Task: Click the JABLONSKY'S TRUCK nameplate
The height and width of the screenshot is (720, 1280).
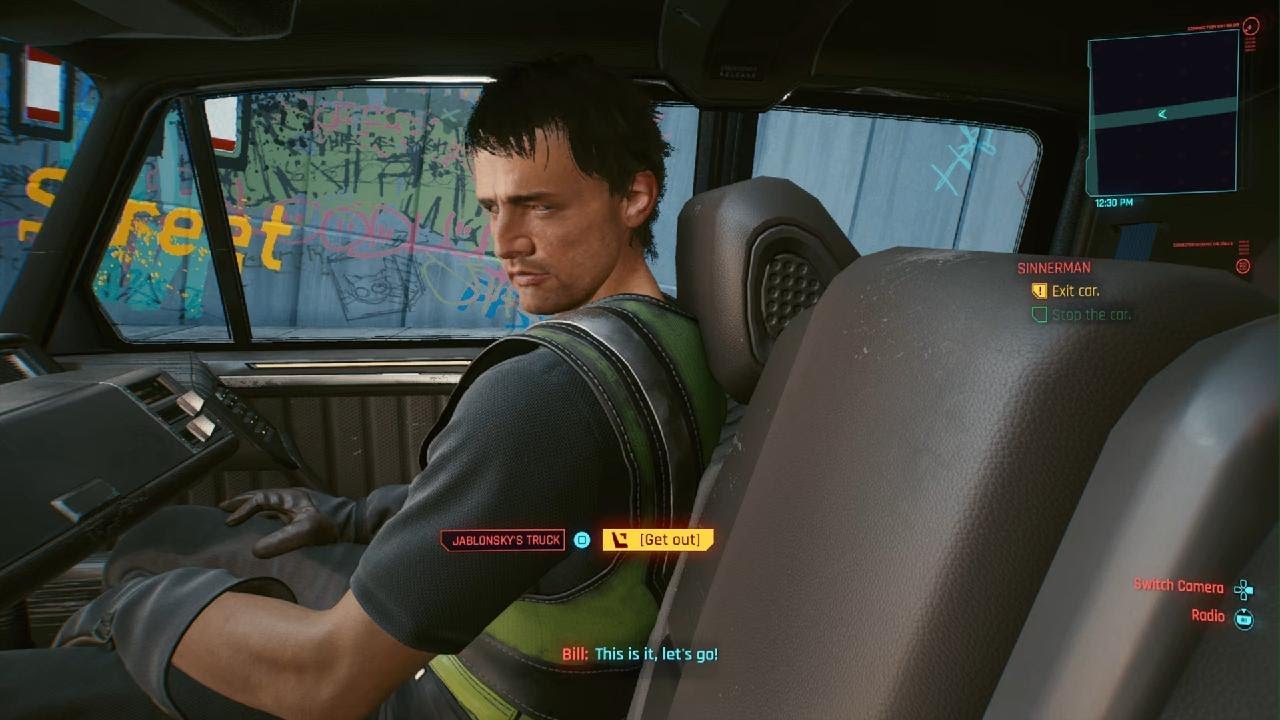Action: (508, 538)
